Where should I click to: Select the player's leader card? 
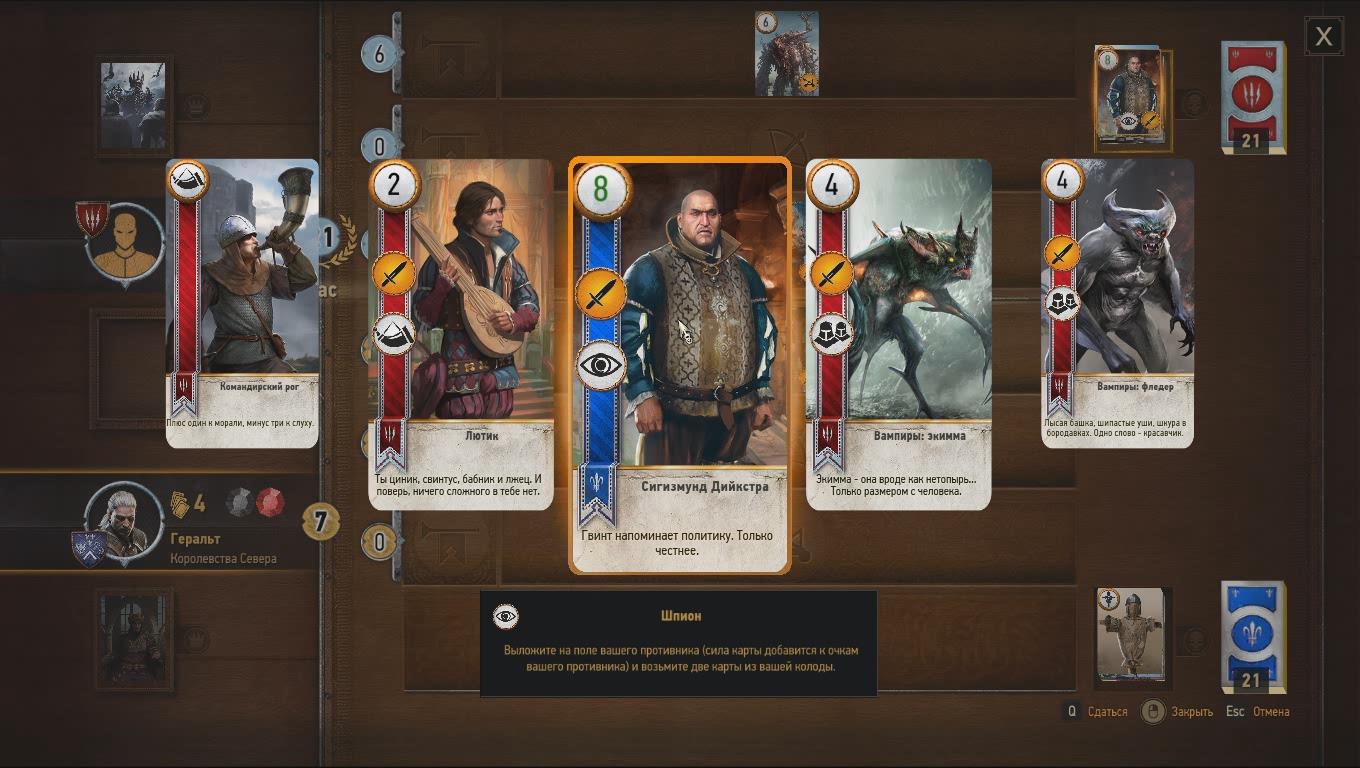[x=134, y=639]
